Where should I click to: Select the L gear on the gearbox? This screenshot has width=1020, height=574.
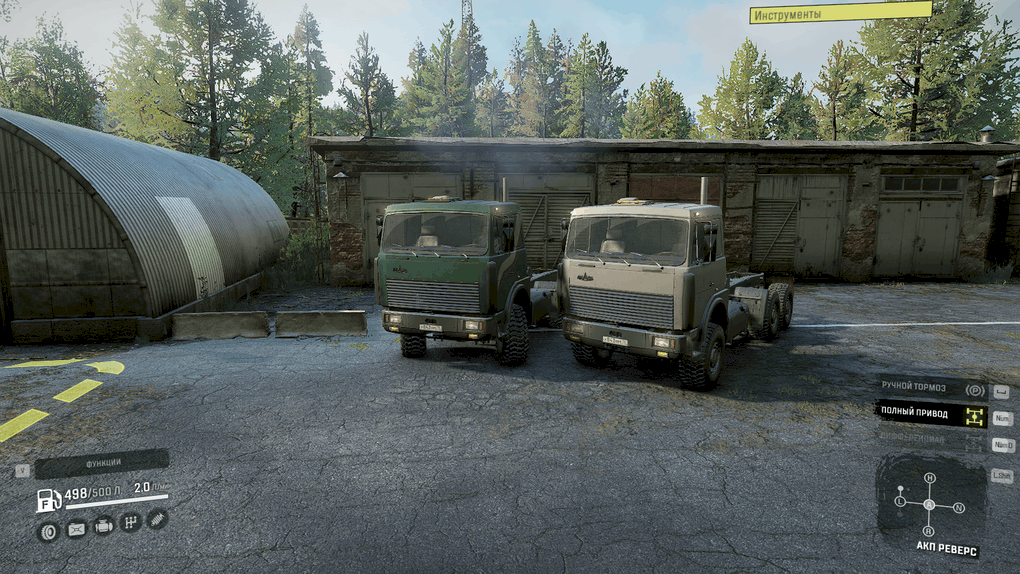point(900,500)
